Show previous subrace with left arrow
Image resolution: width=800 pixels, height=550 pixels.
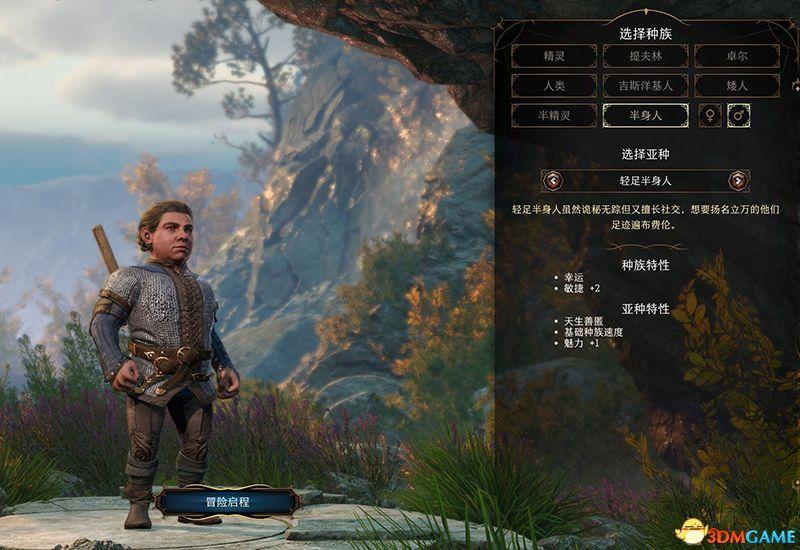pyautogui.click(x=553, y=181)
